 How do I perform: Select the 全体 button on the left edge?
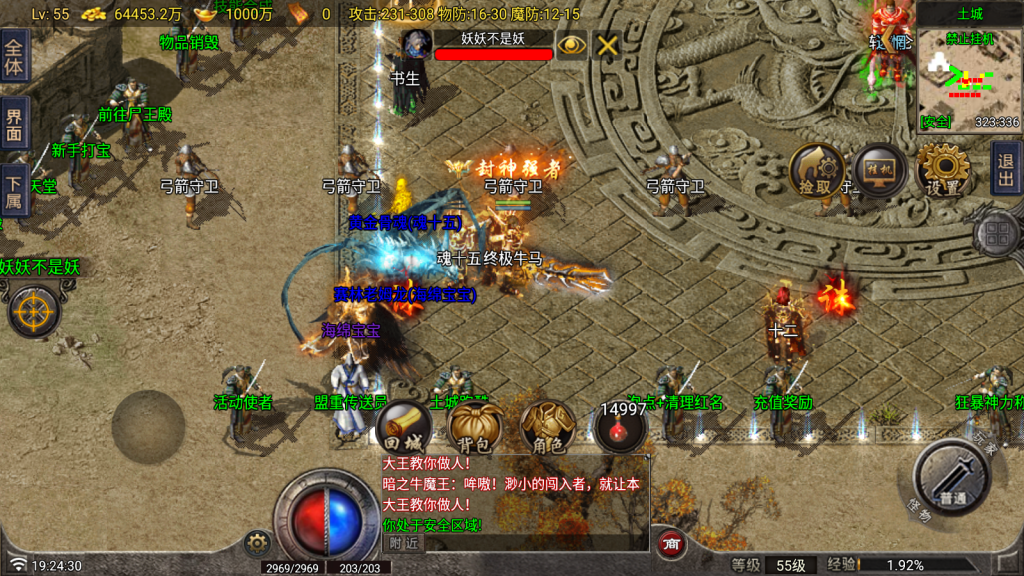click(x=14, y=56)
